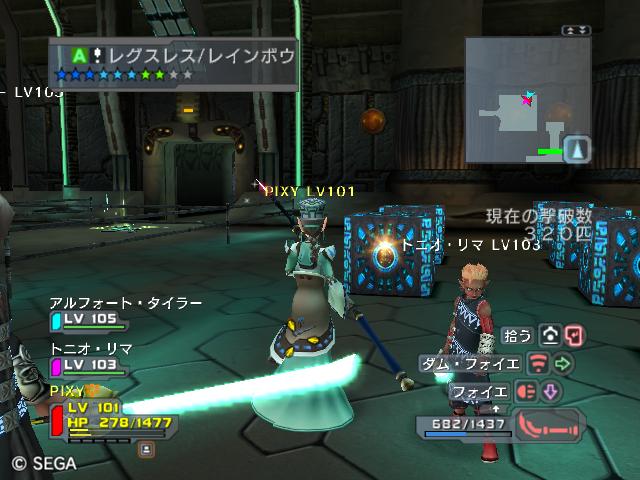
Task: Click the minimap compass arrow icon
Action: pyautogui.click(x=577, y=149)
